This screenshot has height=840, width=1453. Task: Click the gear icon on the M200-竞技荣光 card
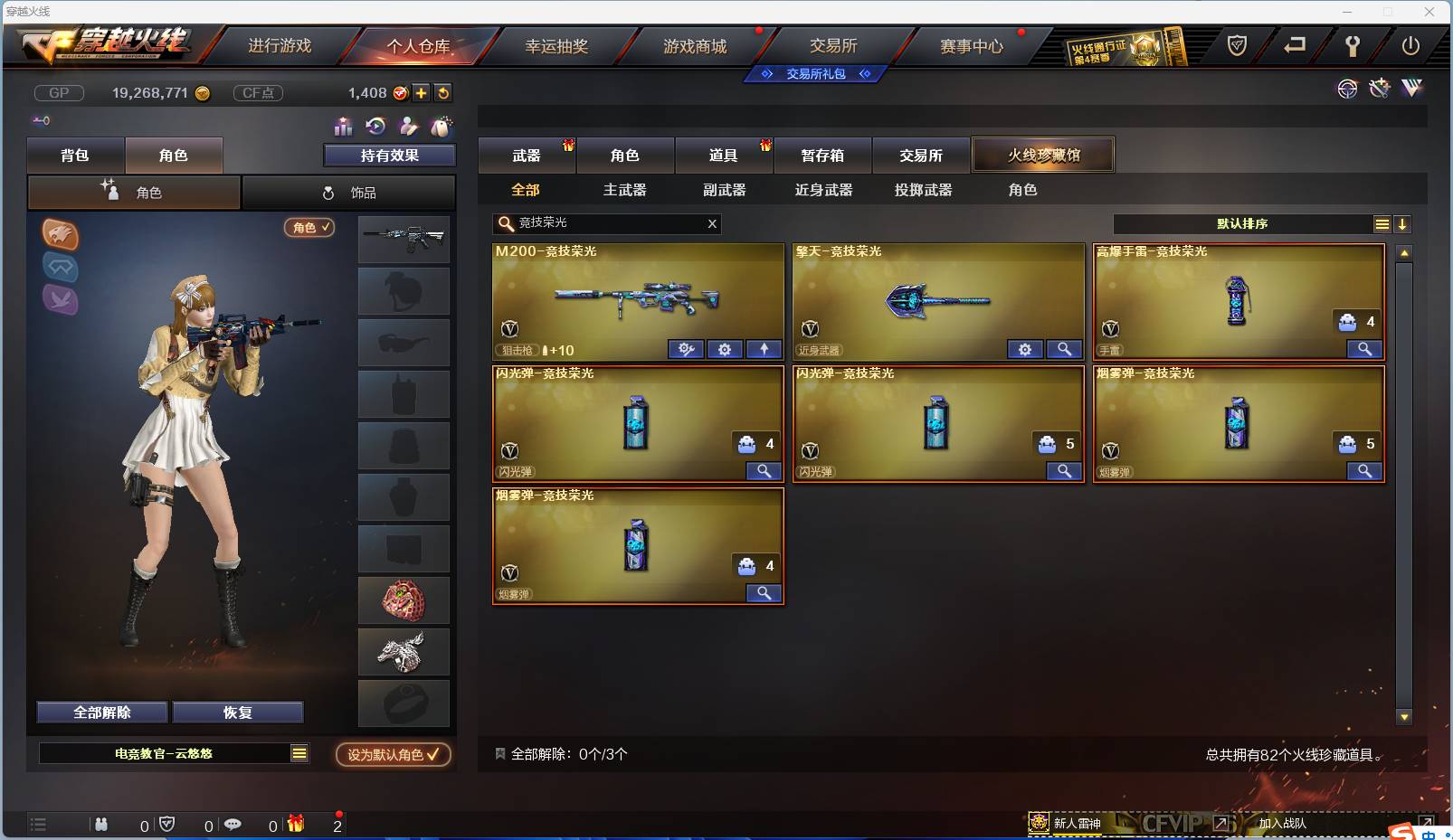tap(726, 349)
